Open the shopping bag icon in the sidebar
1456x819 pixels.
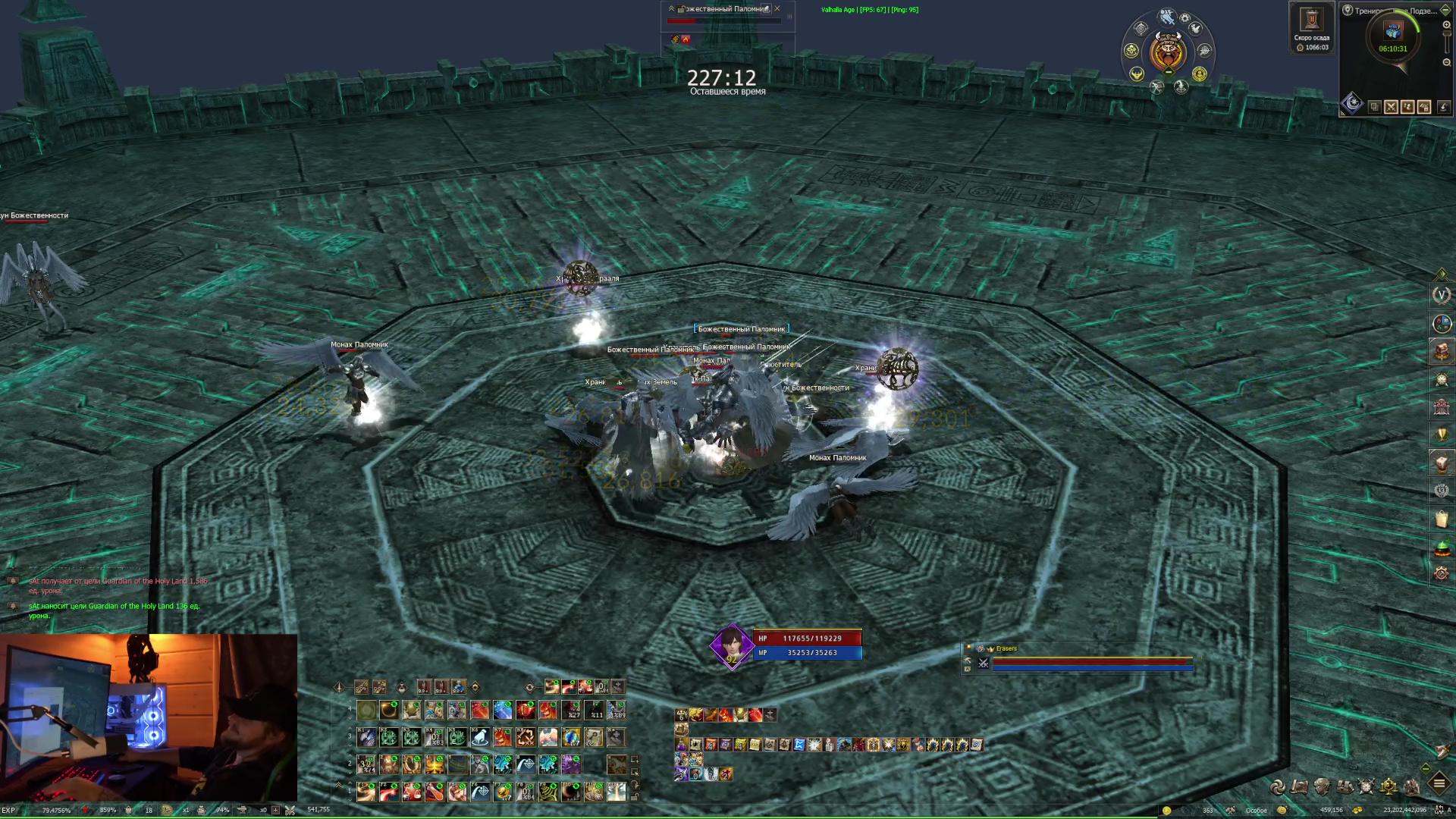click(1442, 519)
